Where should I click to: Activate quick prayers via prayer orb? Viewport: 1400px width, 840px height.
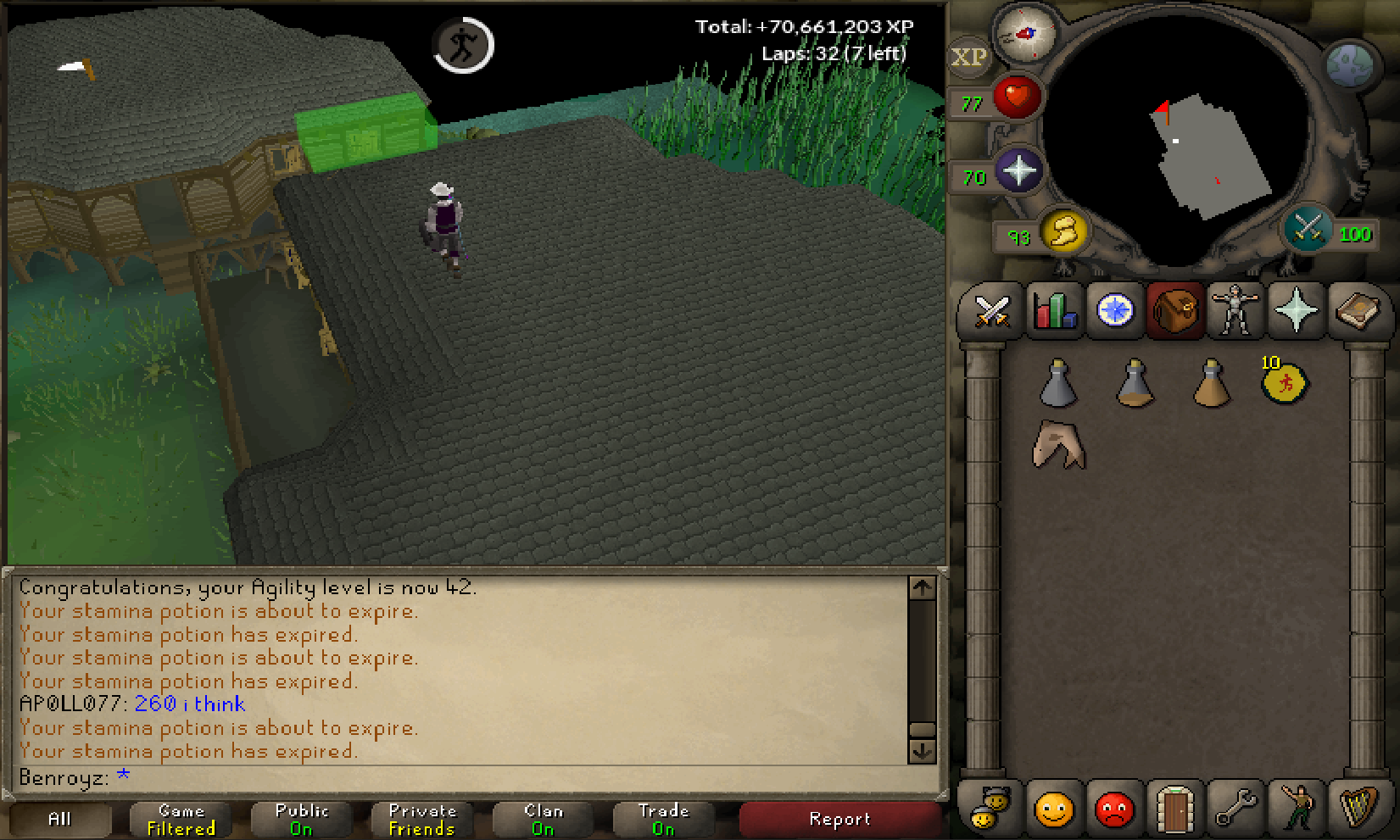coord(1018,170)
